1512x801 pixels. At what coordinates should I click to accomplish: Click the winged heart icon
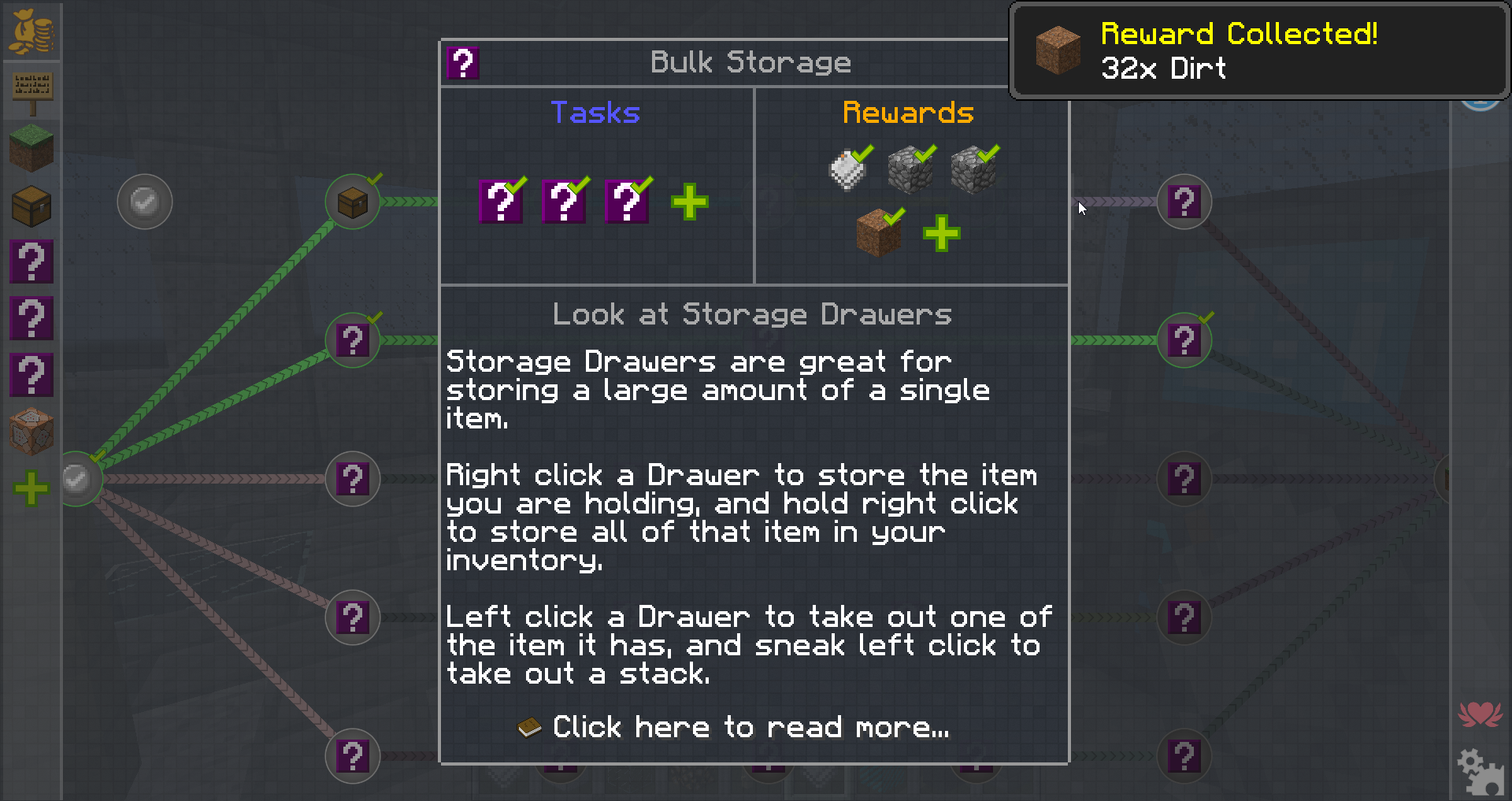click(x=1480, y=714)
